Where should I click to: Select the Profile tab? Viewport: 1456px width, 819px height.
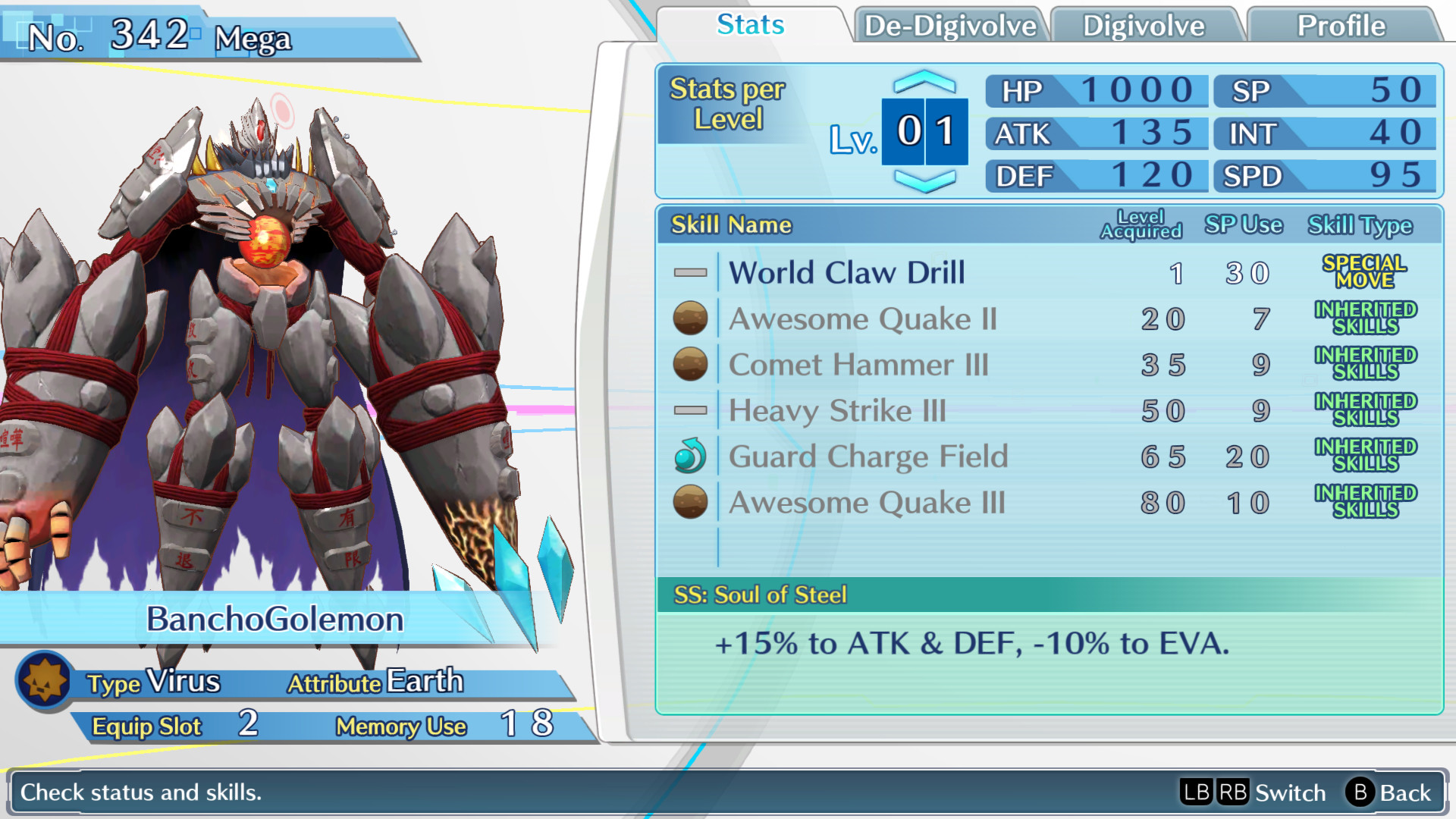(1341, 25)
